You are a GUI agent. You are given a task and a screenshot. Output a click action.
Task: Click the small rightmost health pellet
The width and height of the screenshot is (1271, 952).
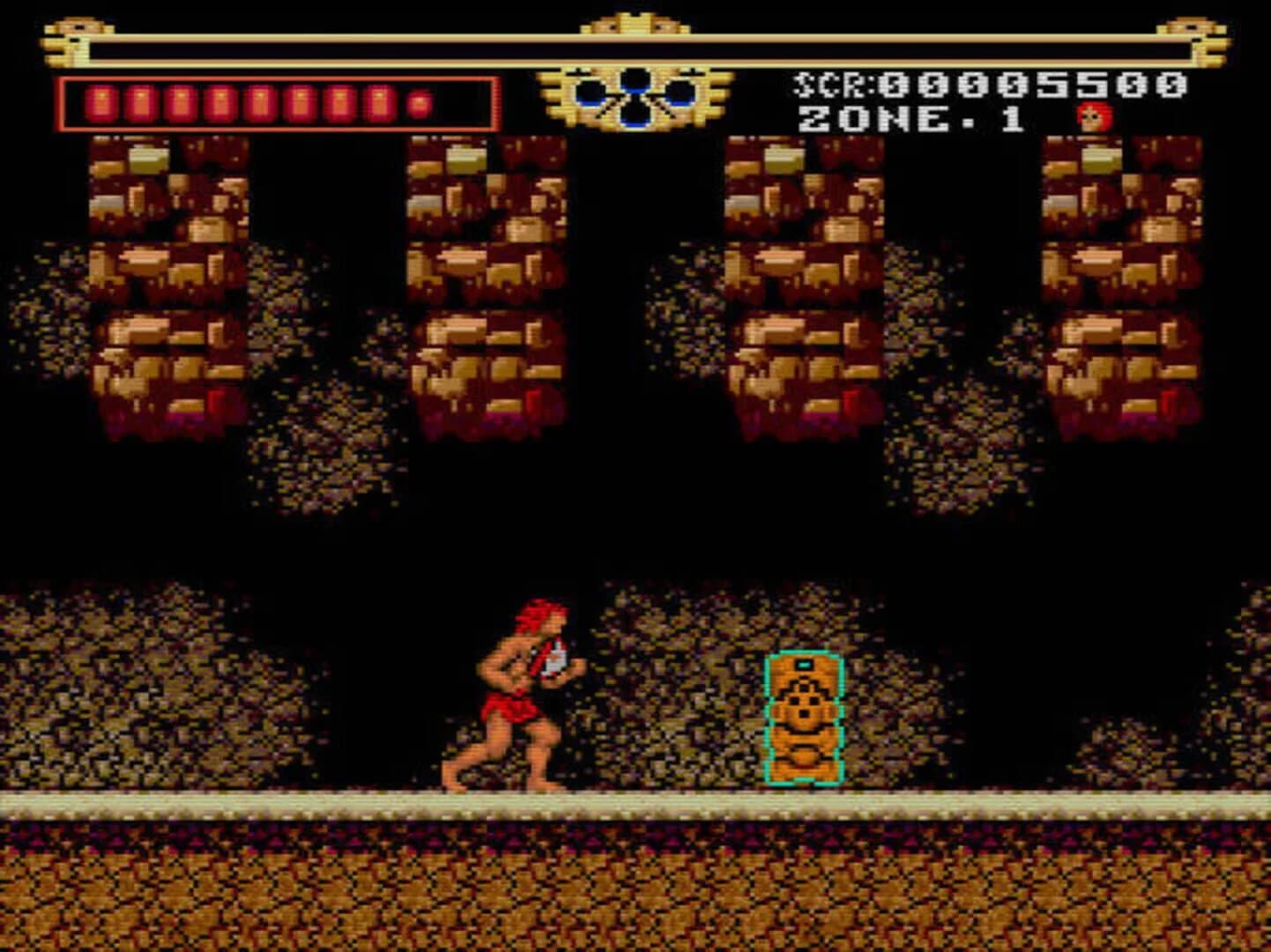[417, 104]
